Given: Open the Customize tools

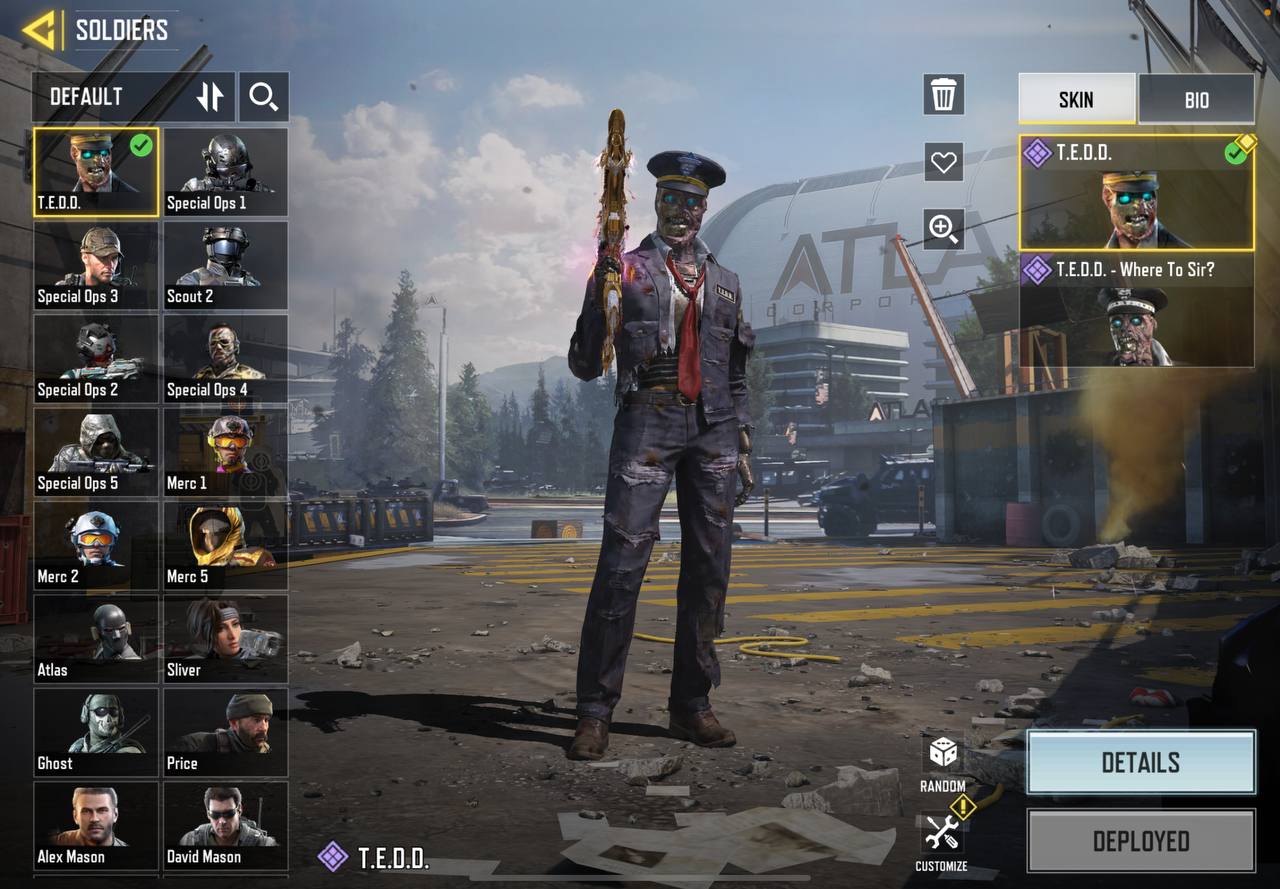Looking at the screenshot, I should (x=942, y=833).
